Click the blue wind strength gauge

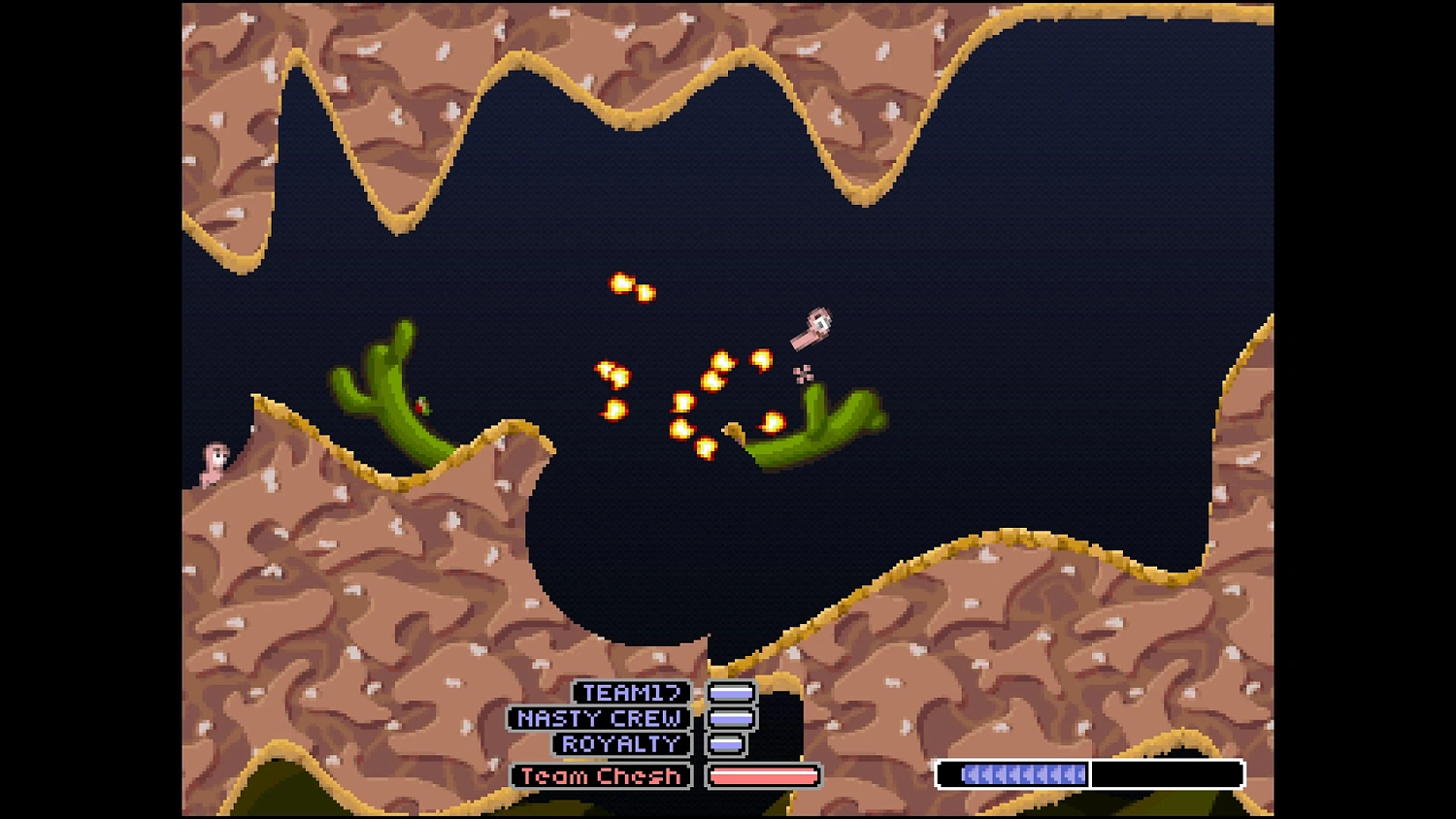click(x=1022, y=774)
